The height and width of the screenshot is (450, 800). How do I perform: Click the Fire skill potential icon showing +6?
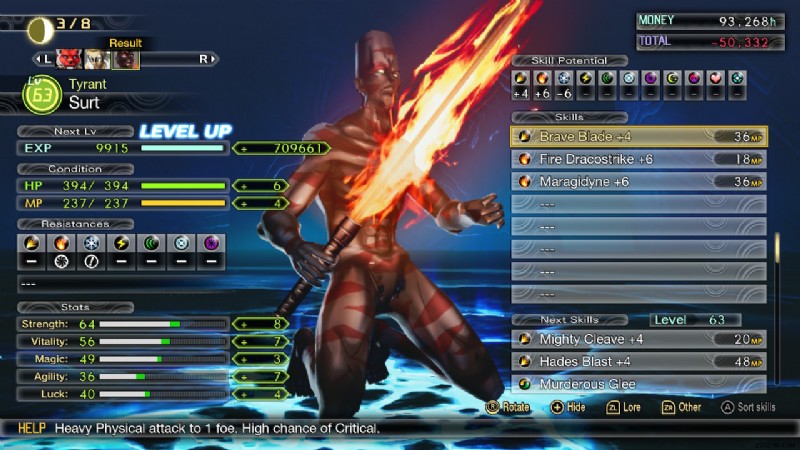542,77
